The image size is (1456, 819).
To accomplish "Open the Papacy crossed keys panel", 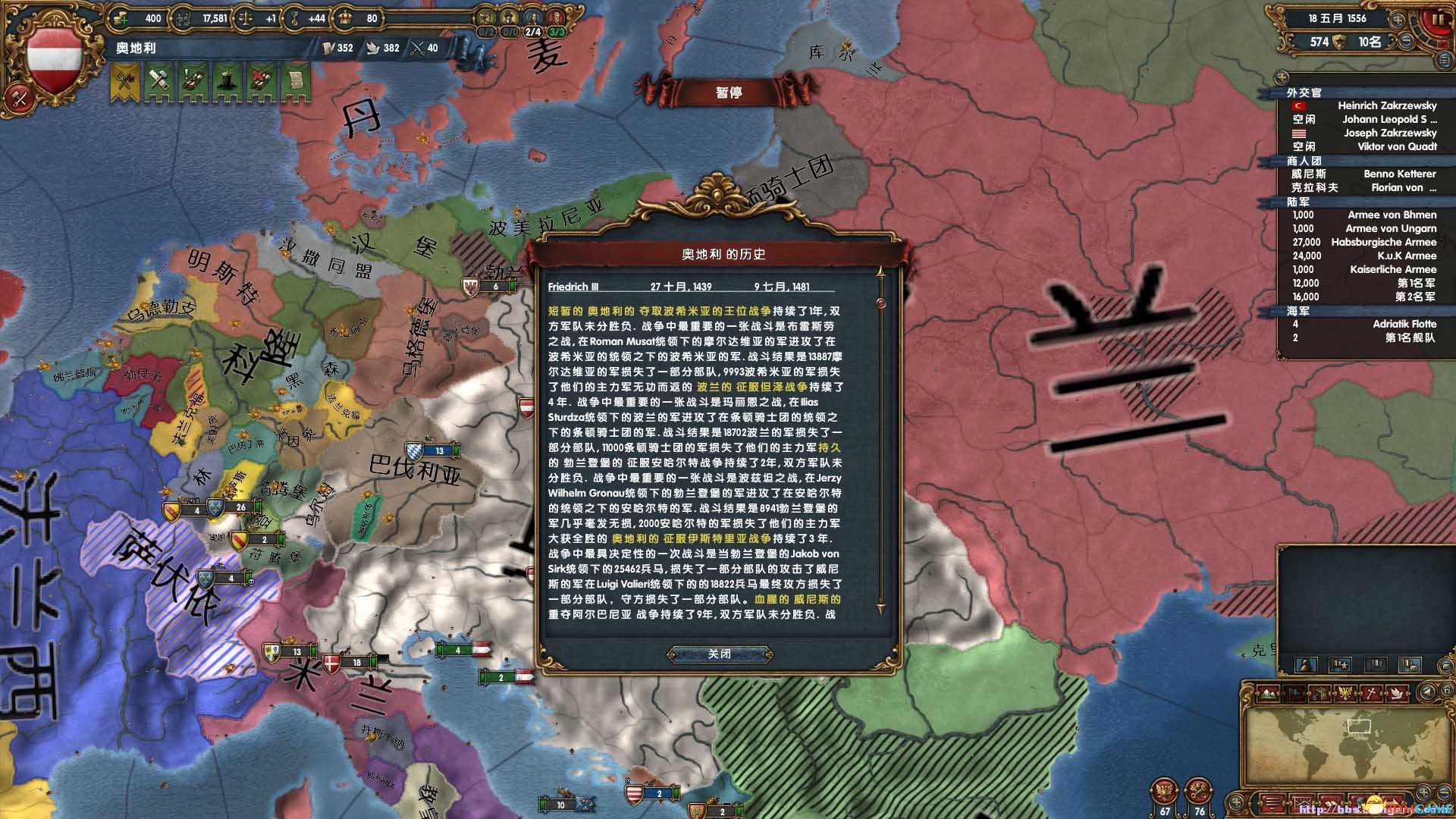I will click(x=1198, y=793).
